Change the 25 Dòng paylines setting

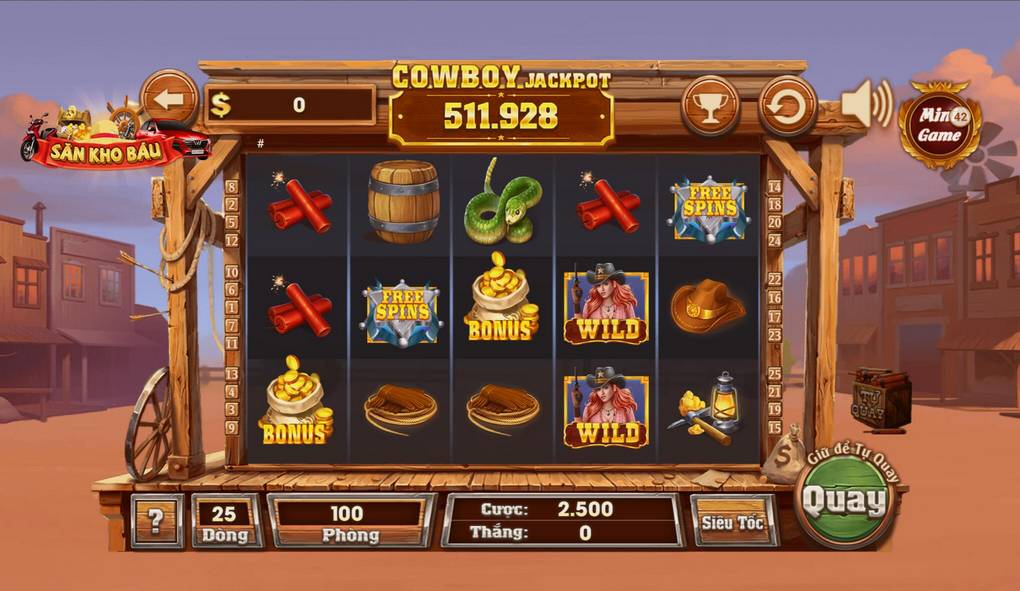tap(226, 521)
